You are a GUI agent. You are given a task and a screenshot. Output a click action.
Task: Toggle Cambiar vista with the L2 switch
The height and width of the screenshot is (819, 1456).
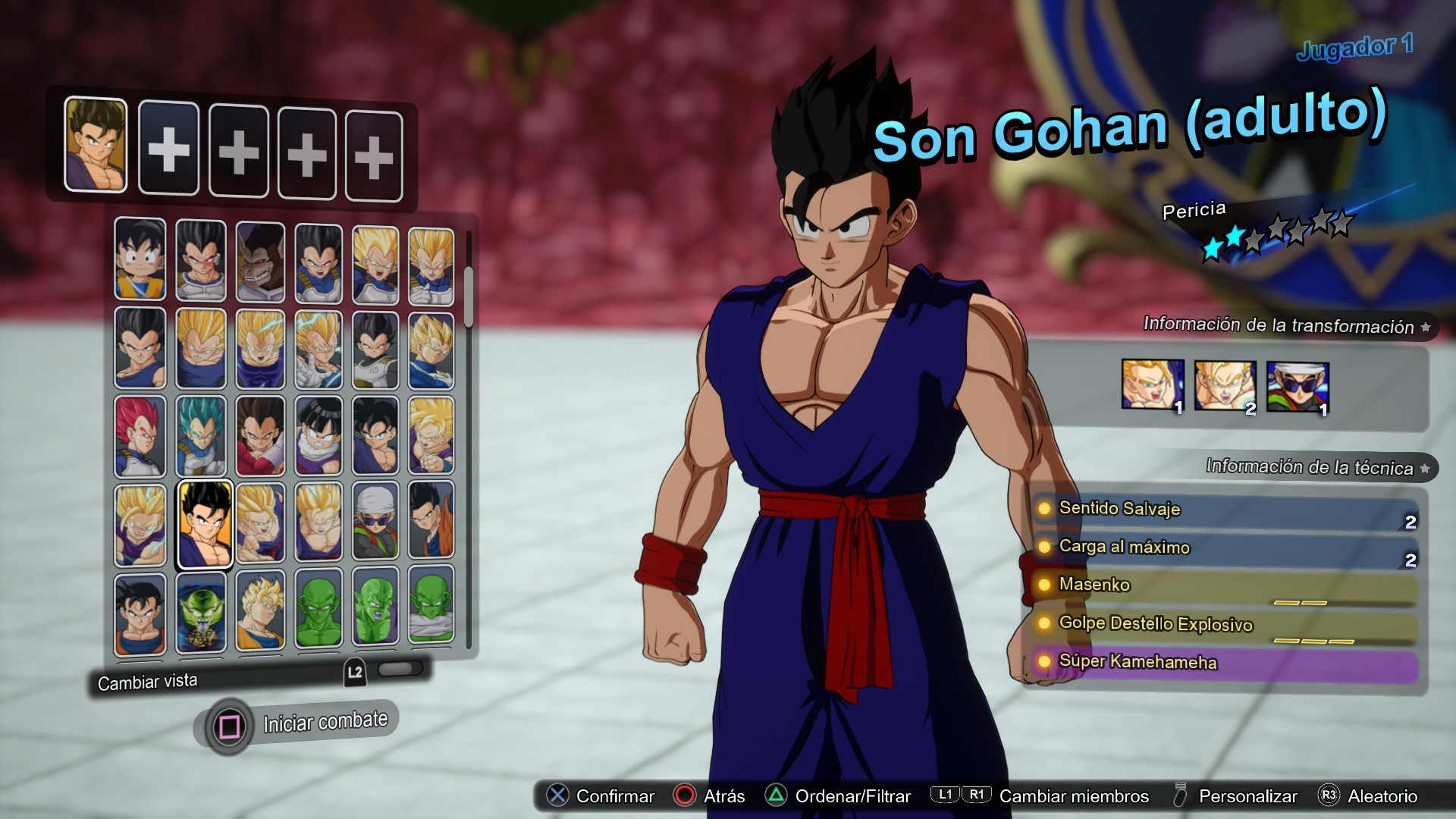[x=401, y=668]
